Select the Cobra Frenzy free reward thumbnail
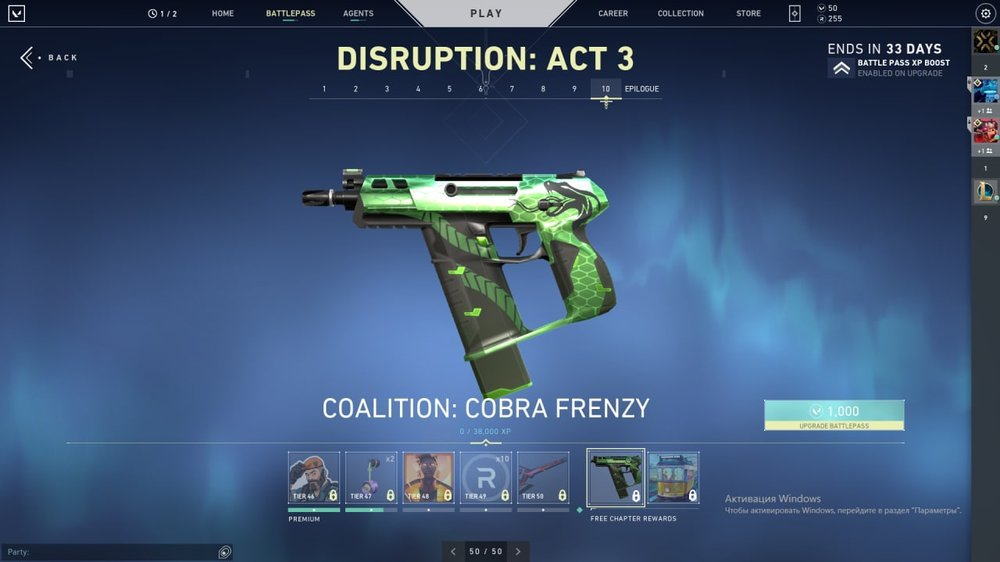 pos(615,478)
